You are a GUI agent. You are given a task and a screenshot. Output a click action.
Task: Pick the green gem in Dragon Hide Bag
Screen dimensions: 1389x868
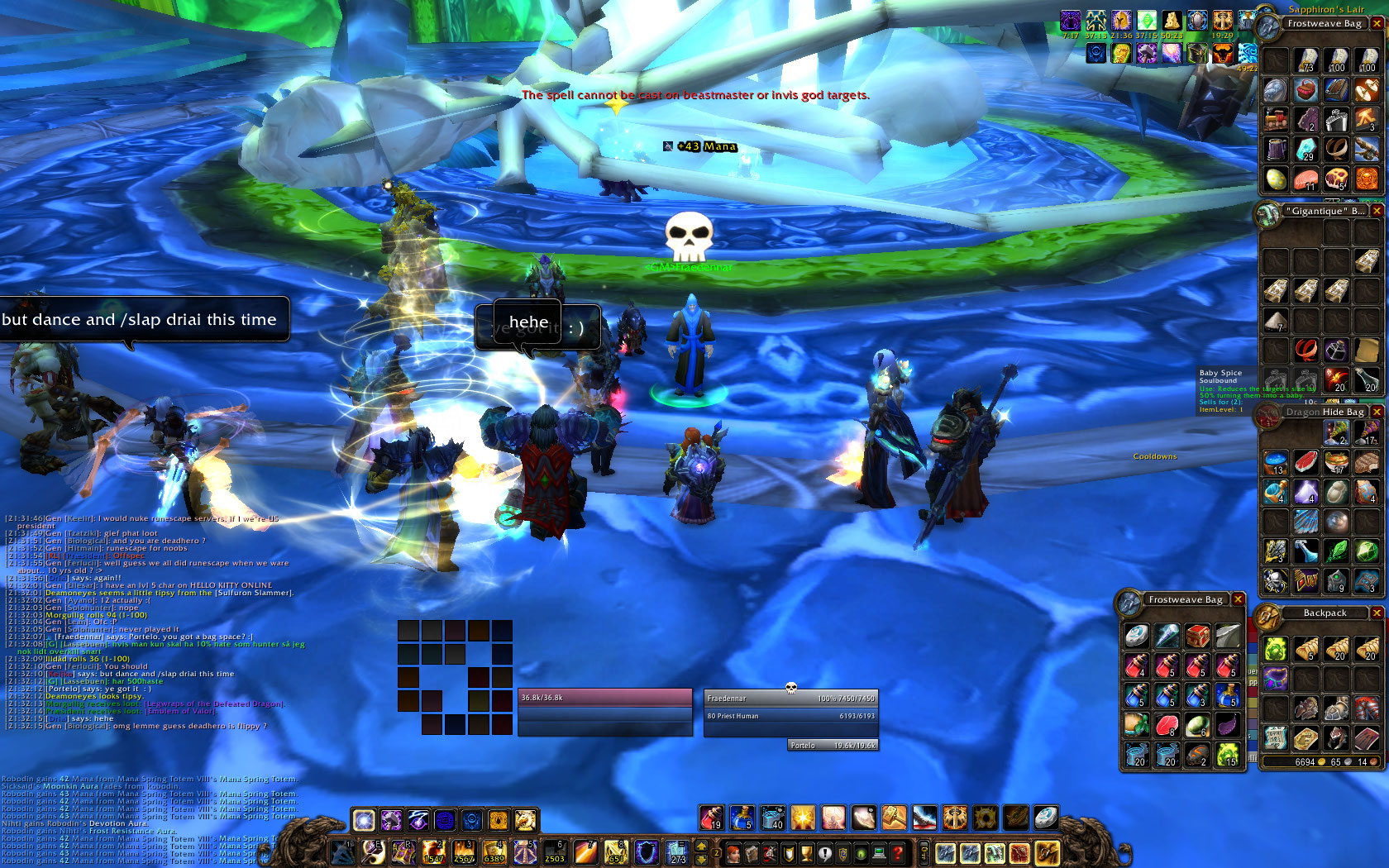1367,551
